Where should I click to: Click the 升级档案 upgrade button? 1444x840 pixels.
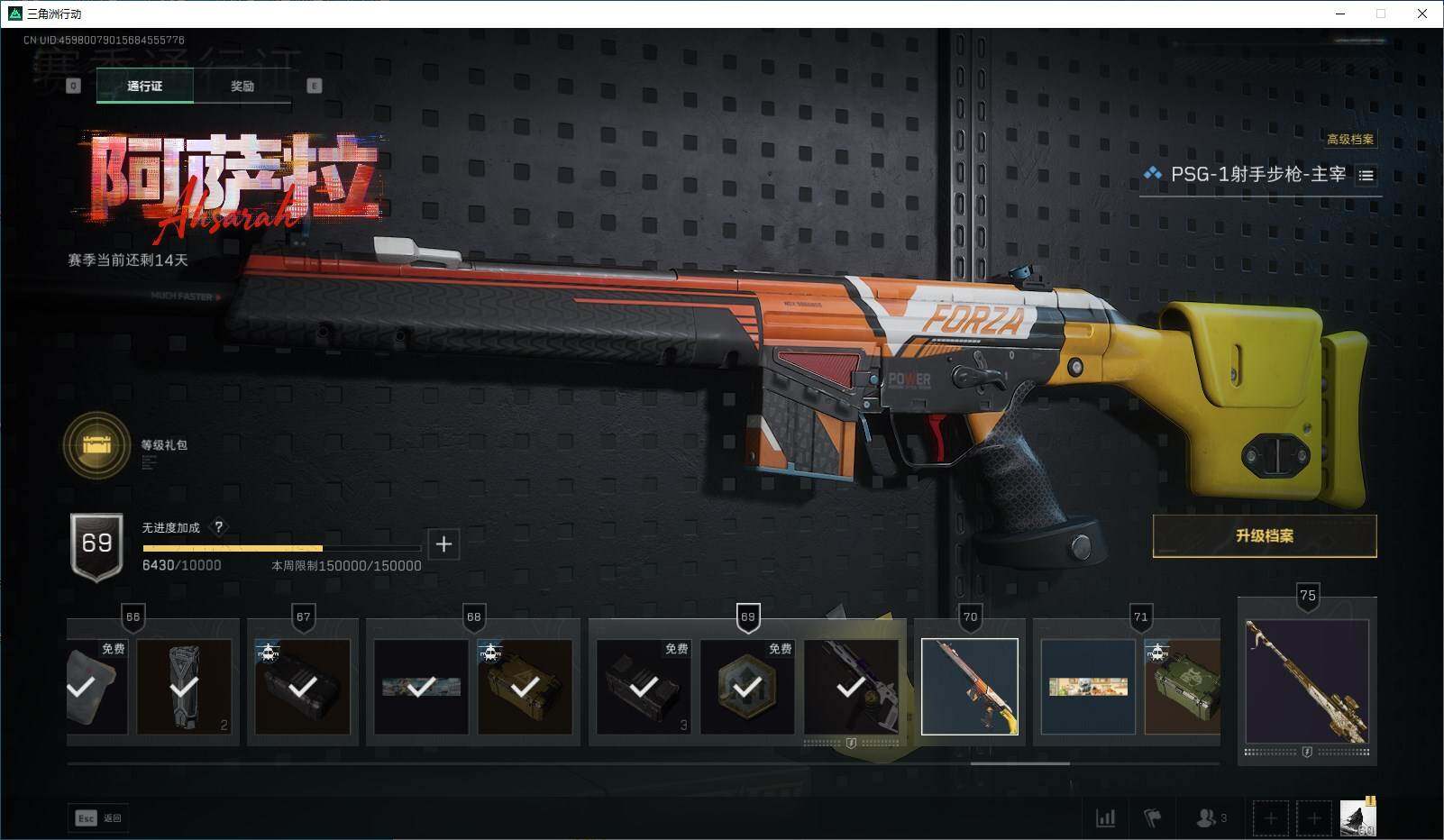(1264, 536)
